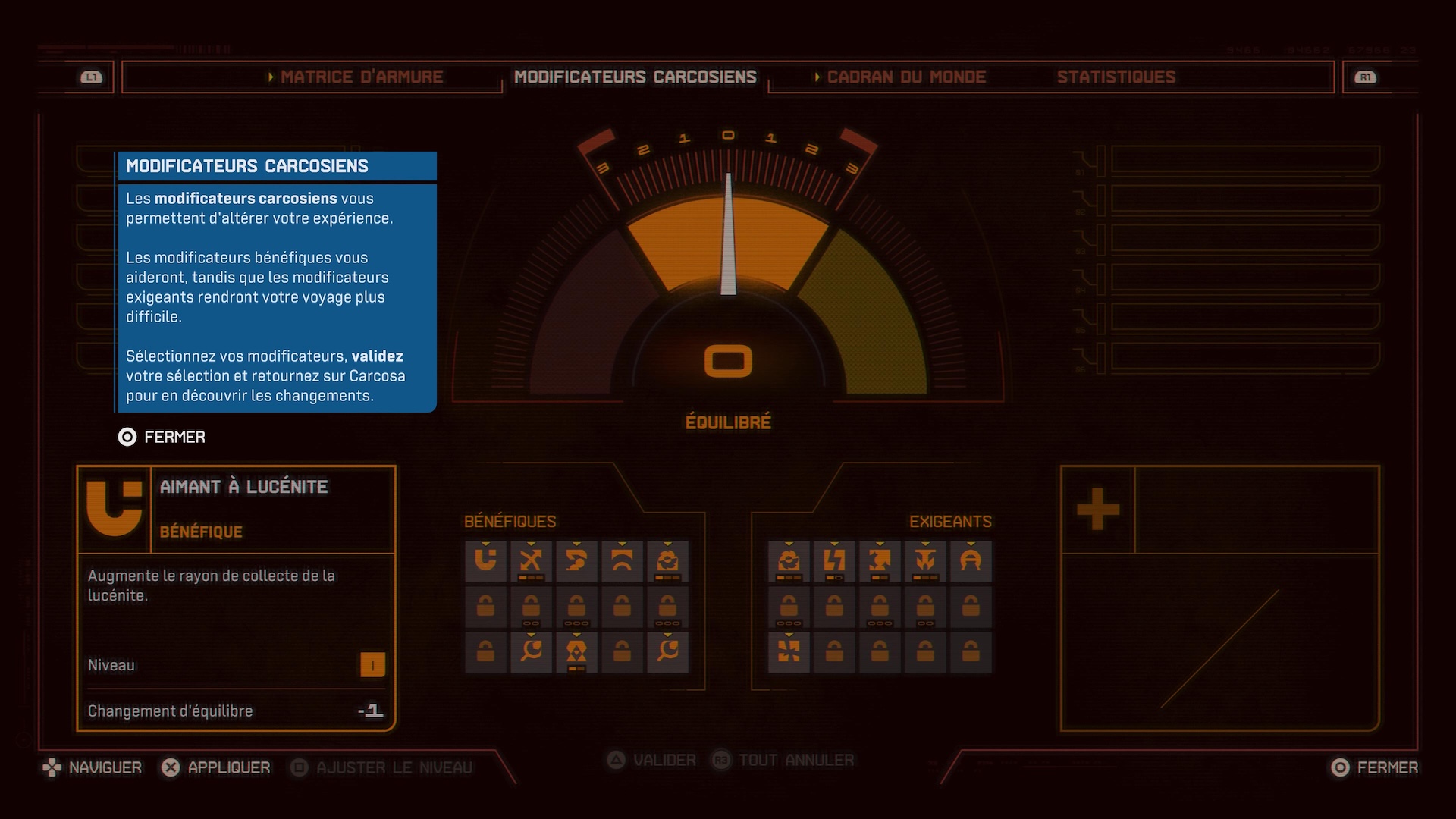Choose the crossed arrows beneficial modifier
This screenshot has width=1456, height=819.
coord(531,561)
